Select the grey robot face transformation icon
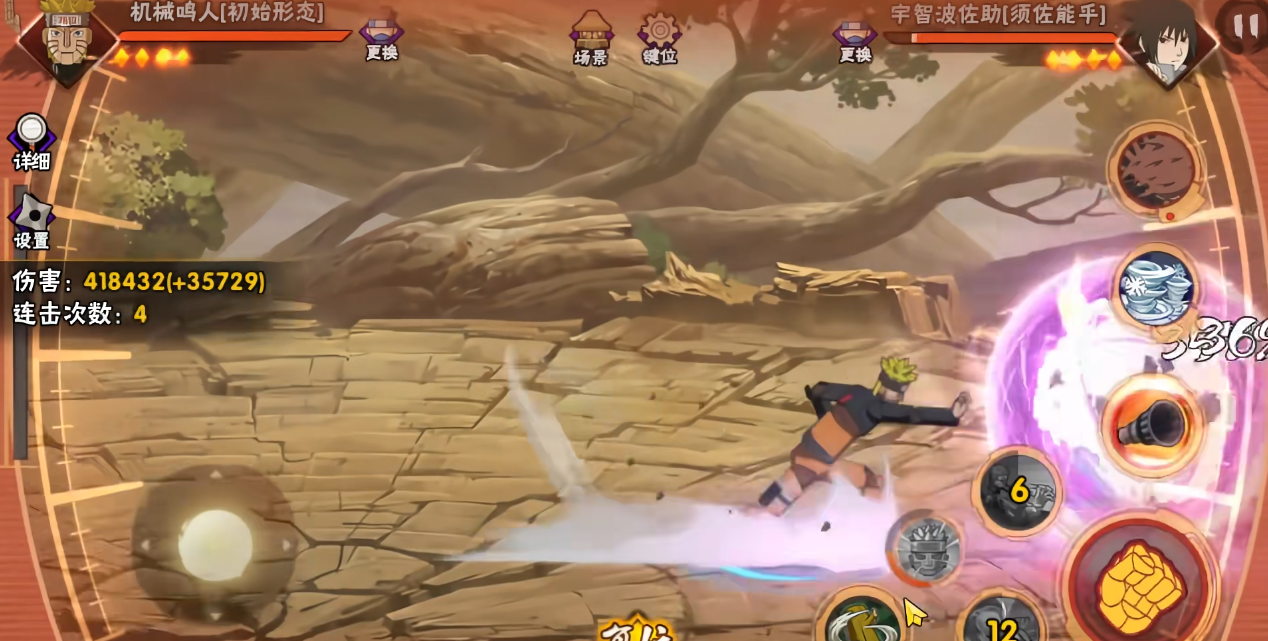This screenshot has height=641, width=1268. [x=927, y=548]
